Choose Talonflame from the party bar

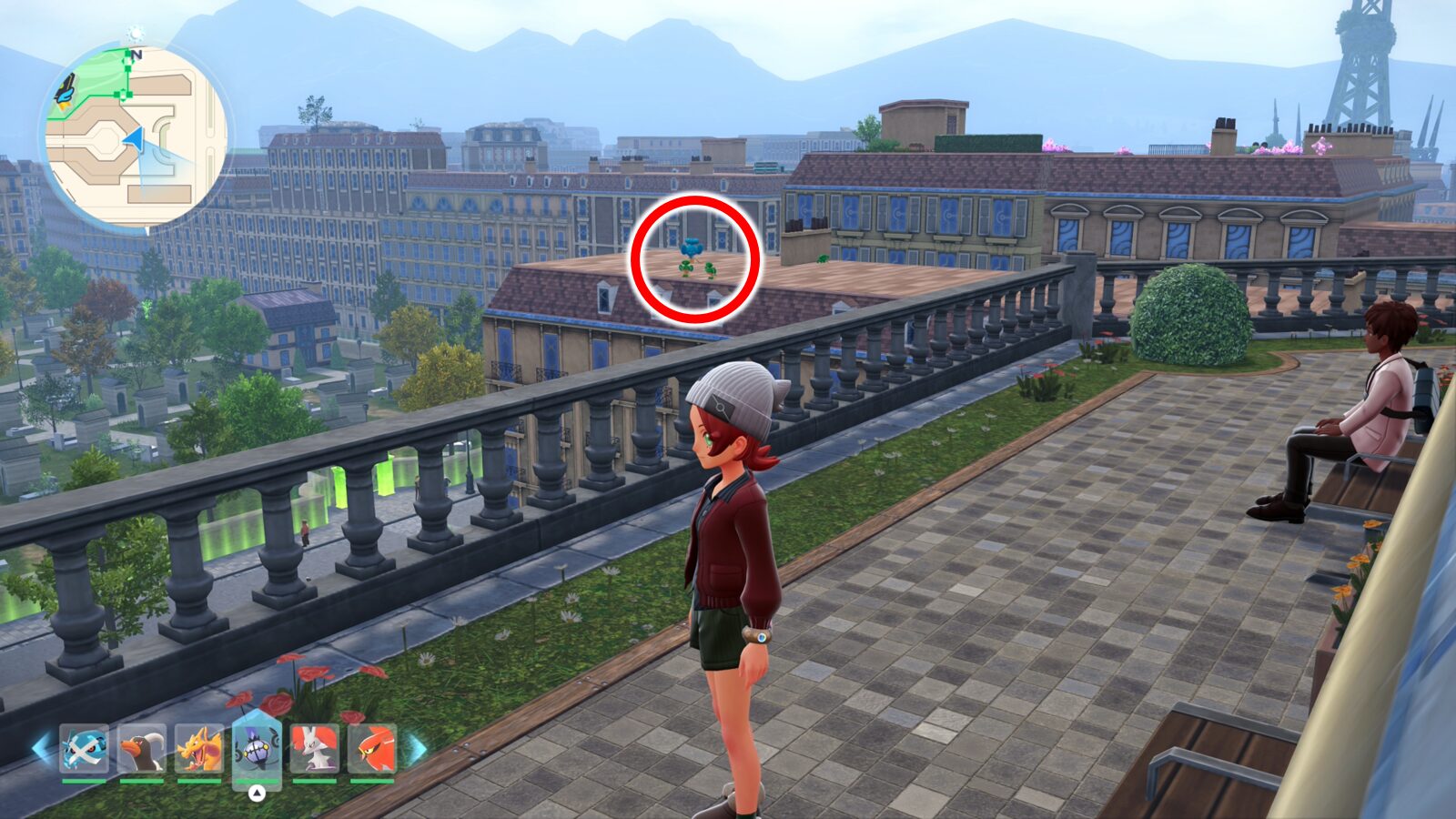(371, 748)
